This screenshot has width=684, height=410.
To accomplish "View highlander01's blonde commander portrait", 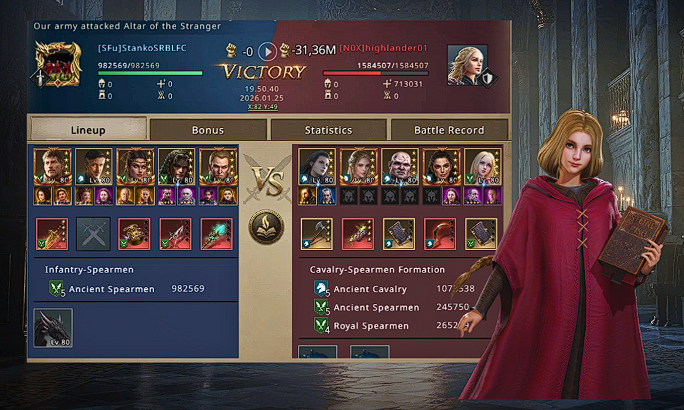I will click(463, 62).
